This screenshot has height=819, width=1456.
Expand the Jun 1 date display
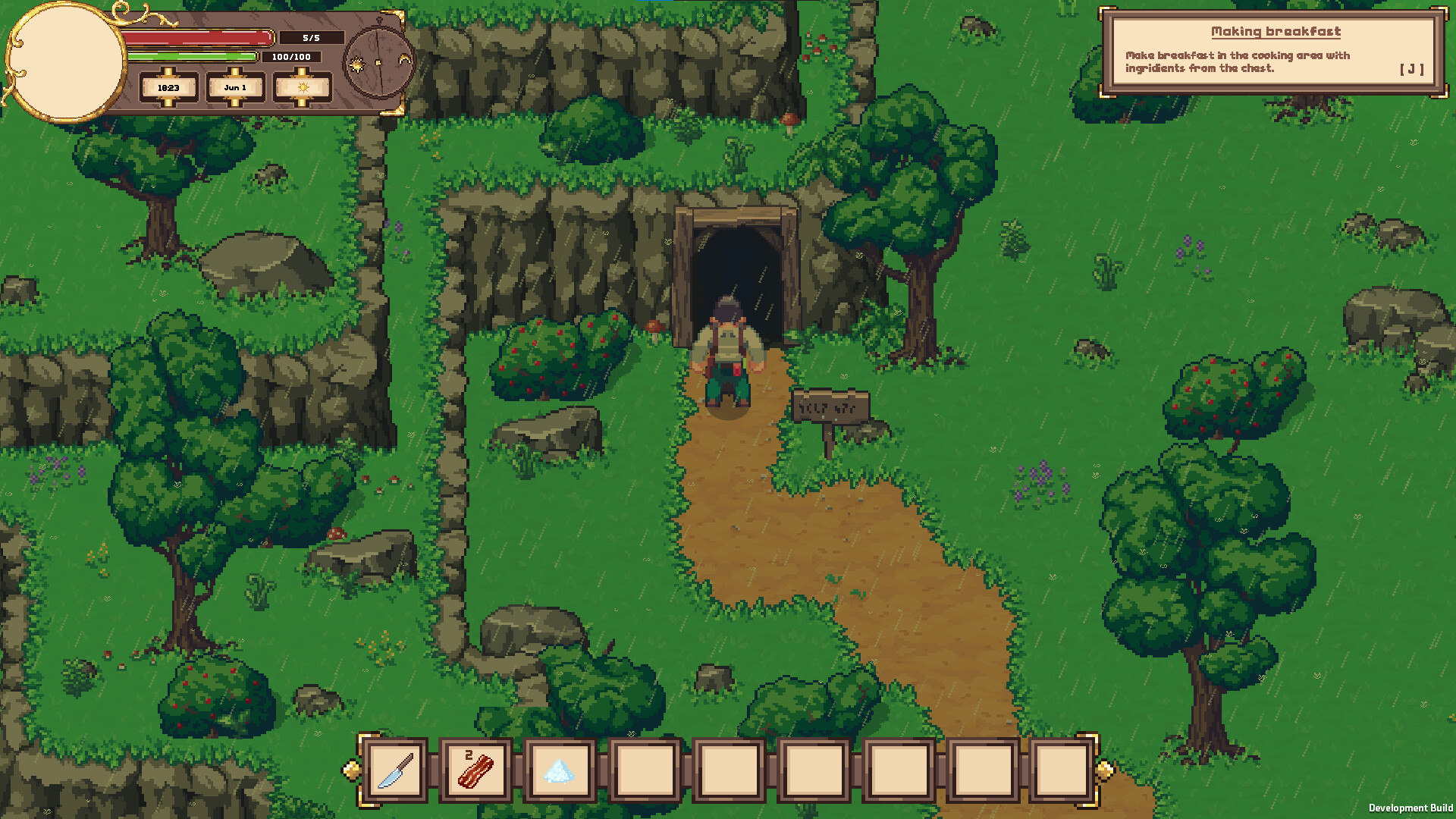[x=235, y=88]
